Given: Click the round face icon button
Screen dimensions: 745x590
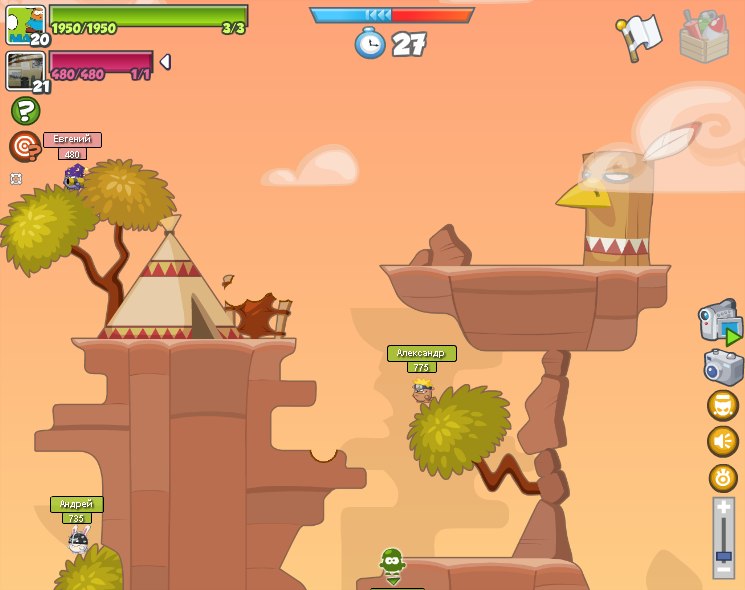Looking at the screenshot, I should tap(723, 405).
